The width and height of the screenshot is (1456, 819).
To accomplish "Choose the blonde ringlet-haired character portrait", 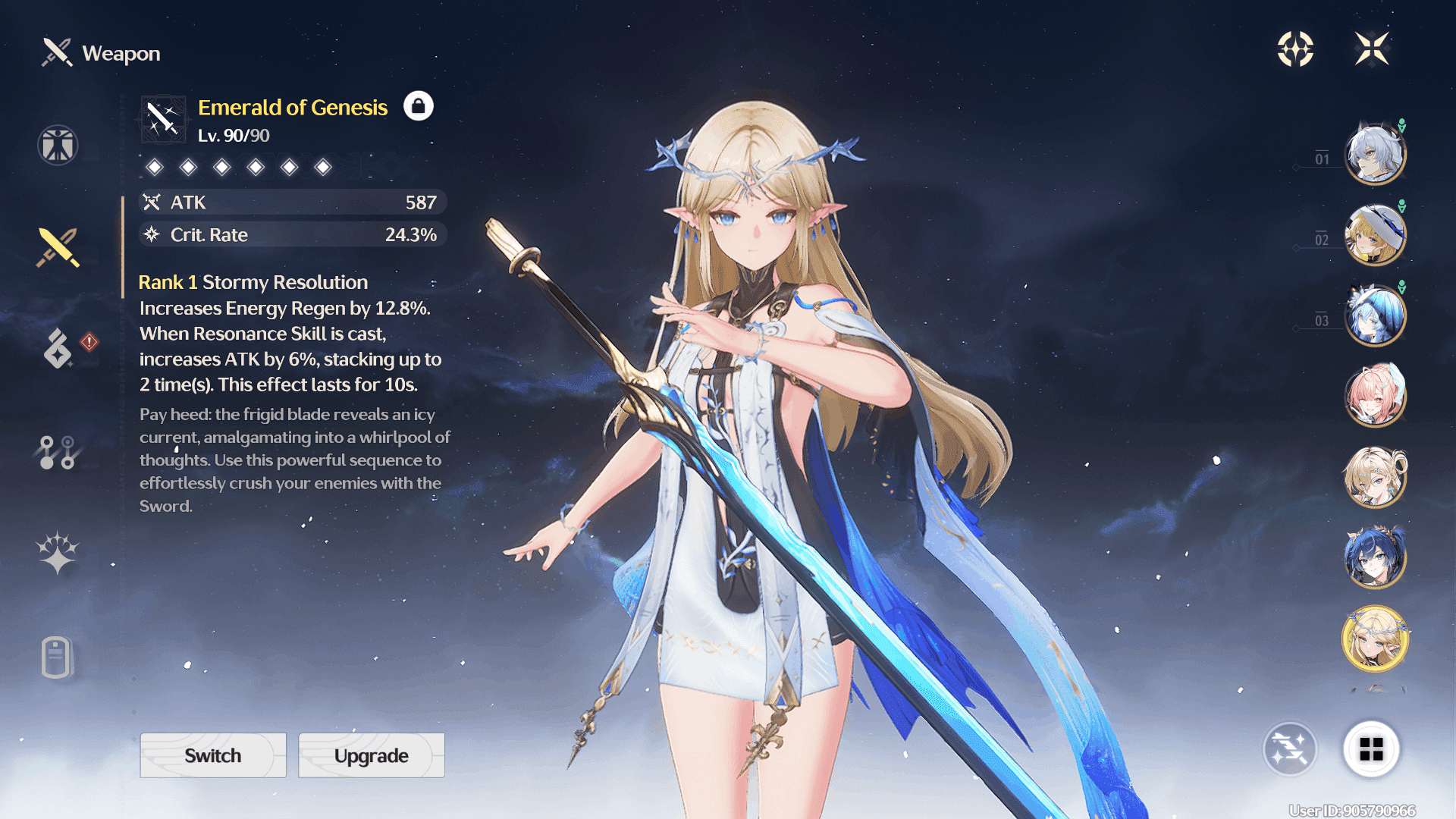I will 1375,477.
